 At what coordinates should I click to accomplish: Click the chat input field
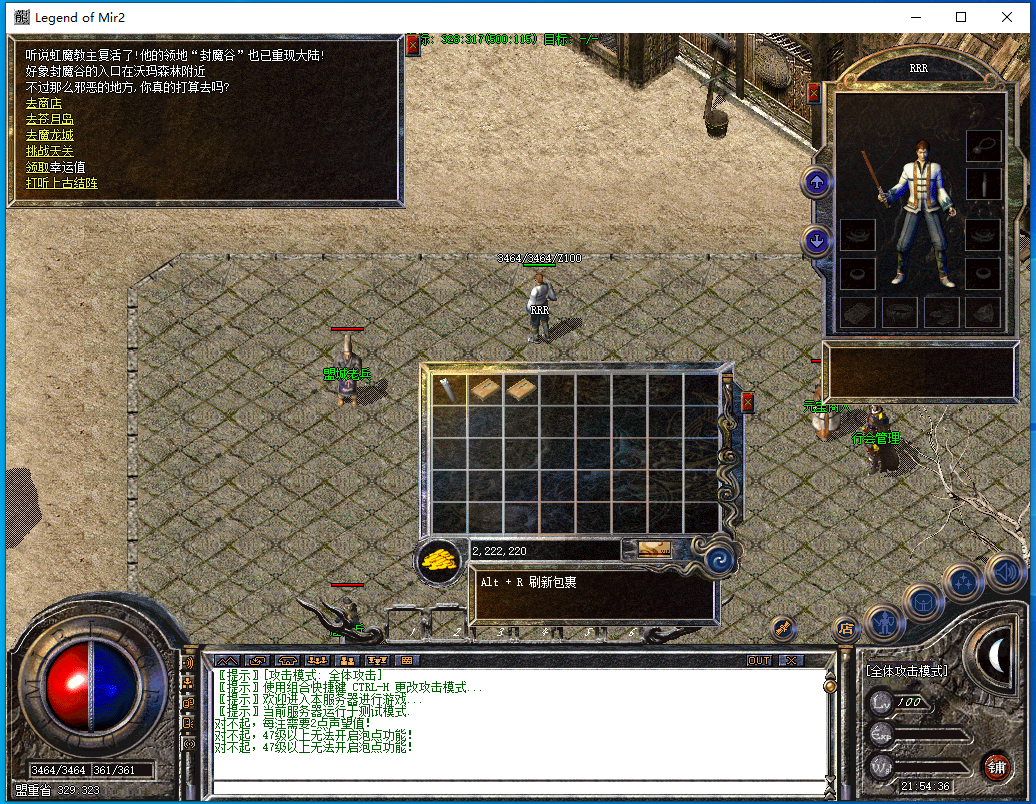(x=520, y=786)
